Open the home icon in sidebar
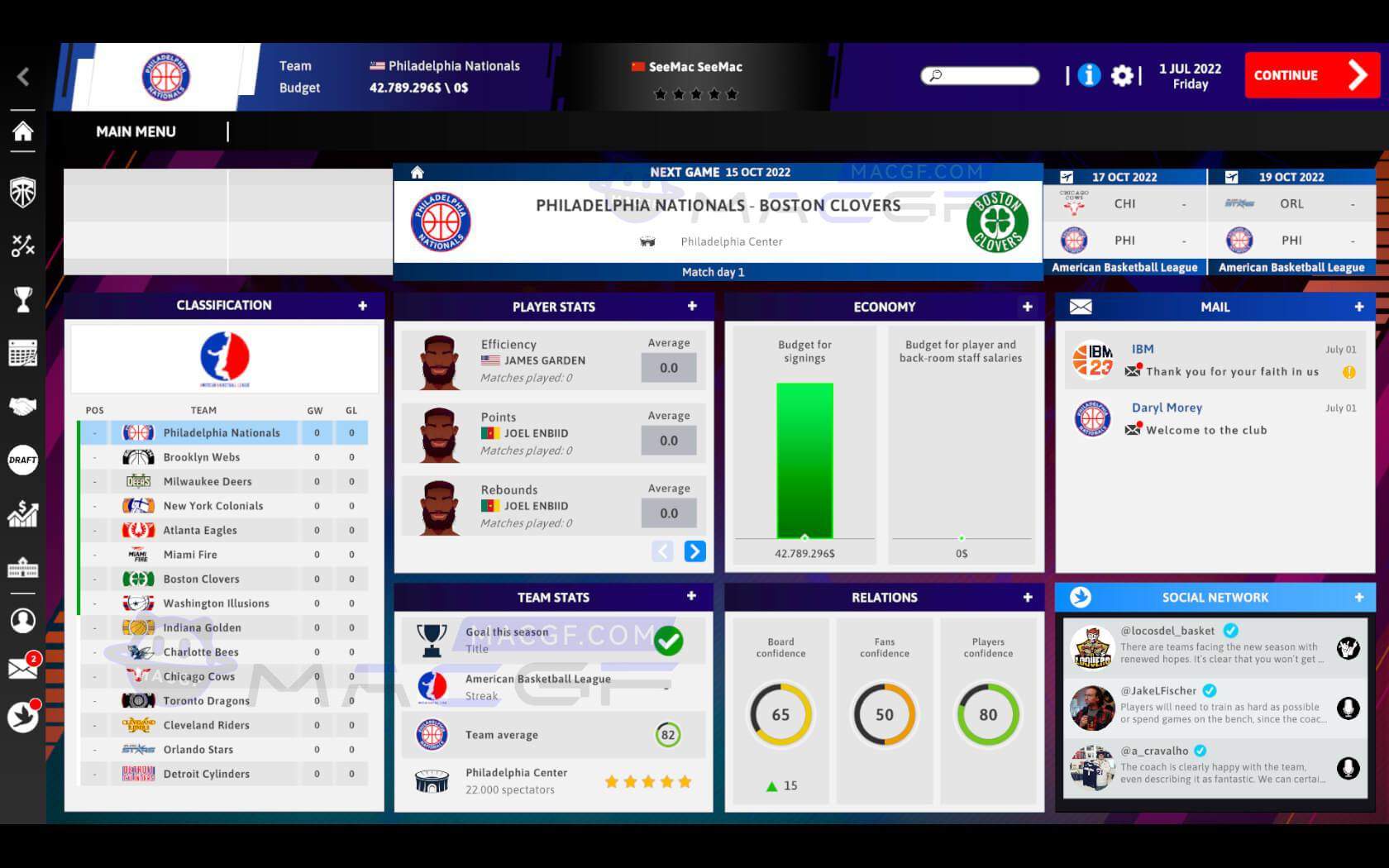The width and height of the screenshot is (1389, 868). tap(23, 131)
